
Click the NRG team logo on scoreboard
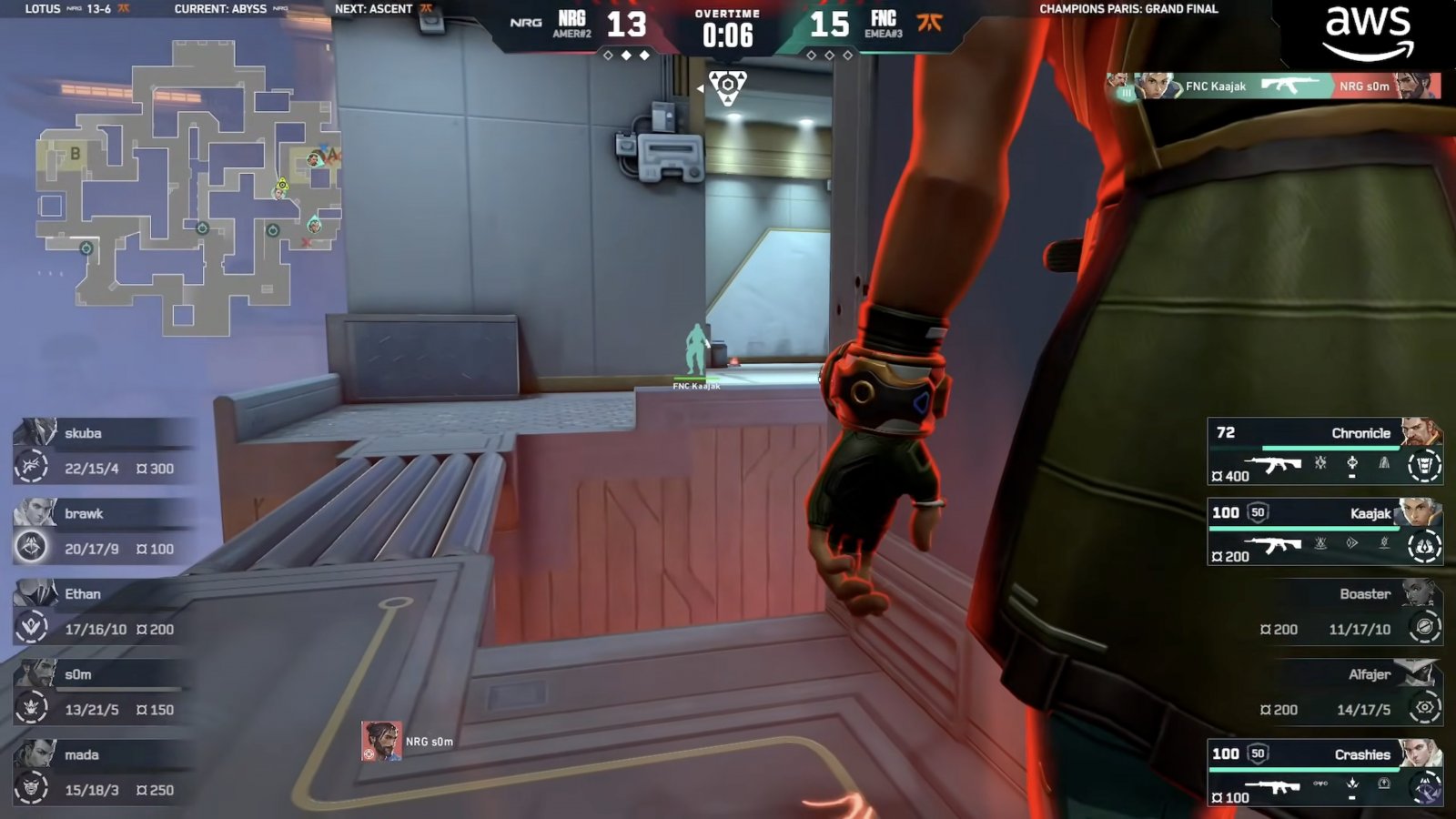(526, 23)
